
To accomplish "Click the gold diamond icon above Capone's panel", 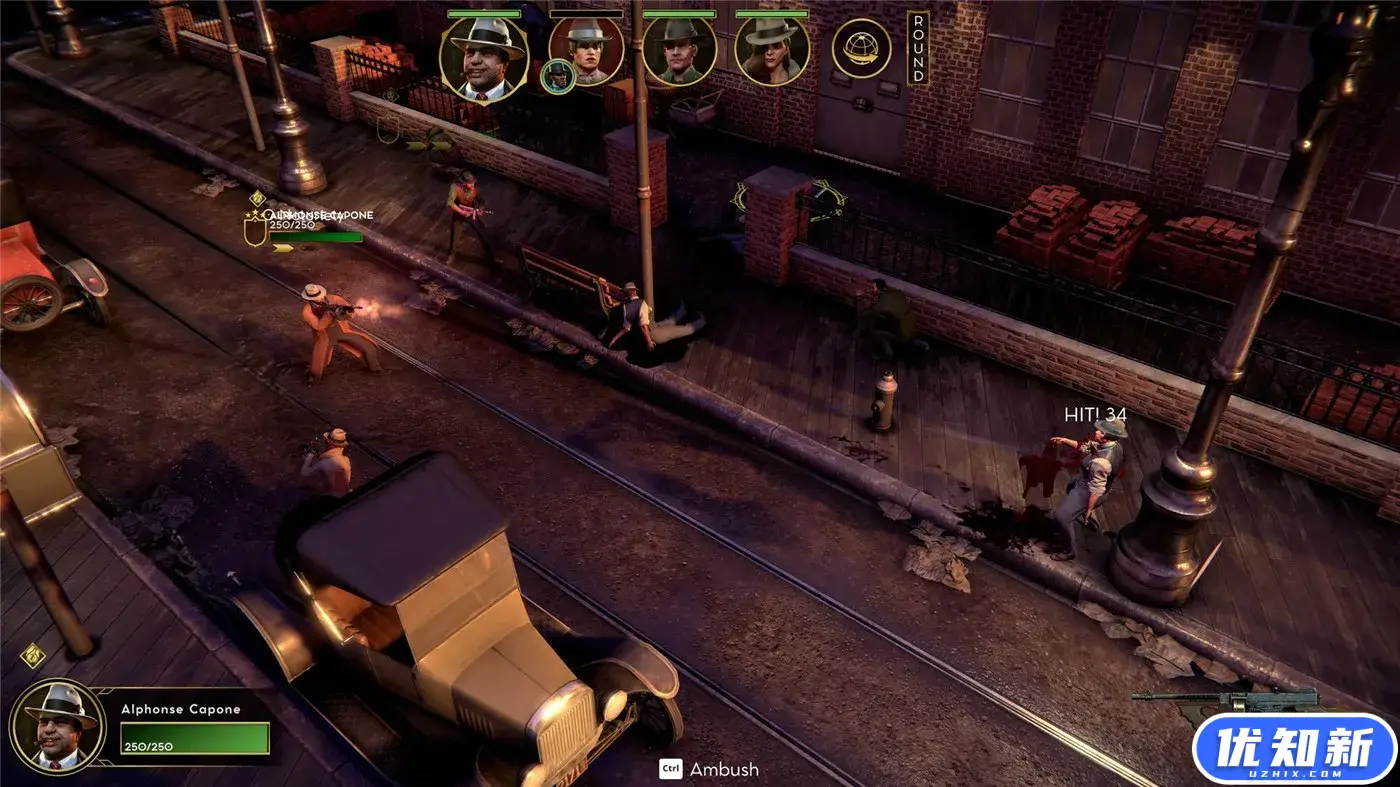I will (x=32, y=656).
